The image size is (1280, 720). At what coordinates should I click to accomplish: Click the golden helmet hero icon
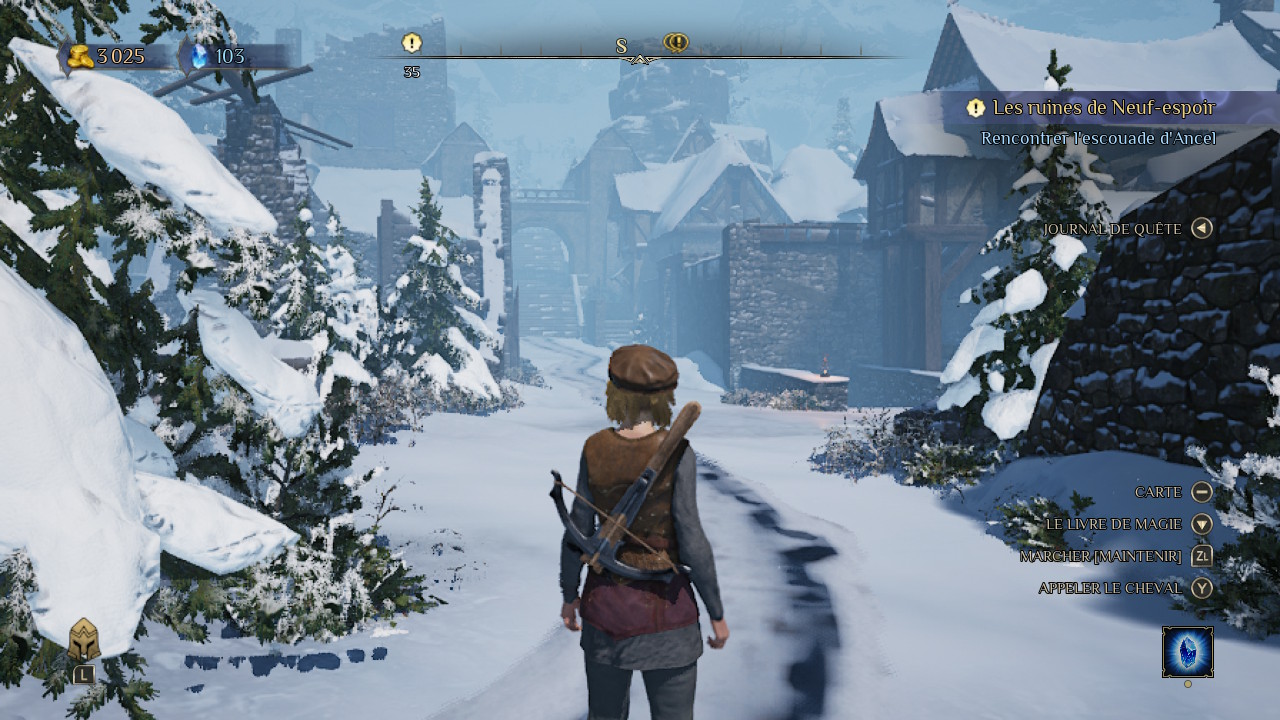[x=84, y=640]
